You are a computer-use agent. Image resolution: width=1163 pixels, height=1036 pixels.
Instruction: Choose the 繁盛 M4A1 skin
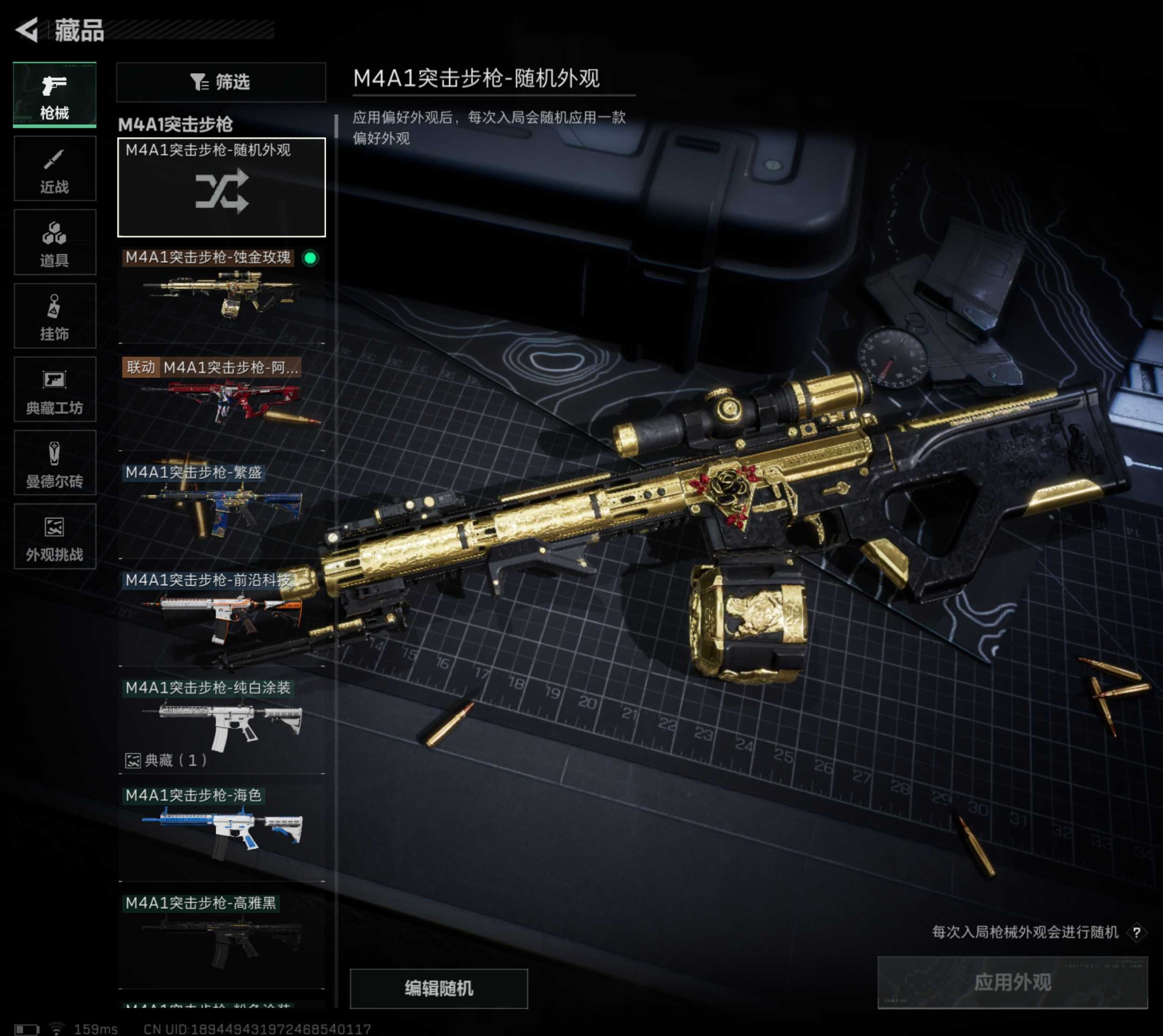pyautogui.click(x=221, y=510)
